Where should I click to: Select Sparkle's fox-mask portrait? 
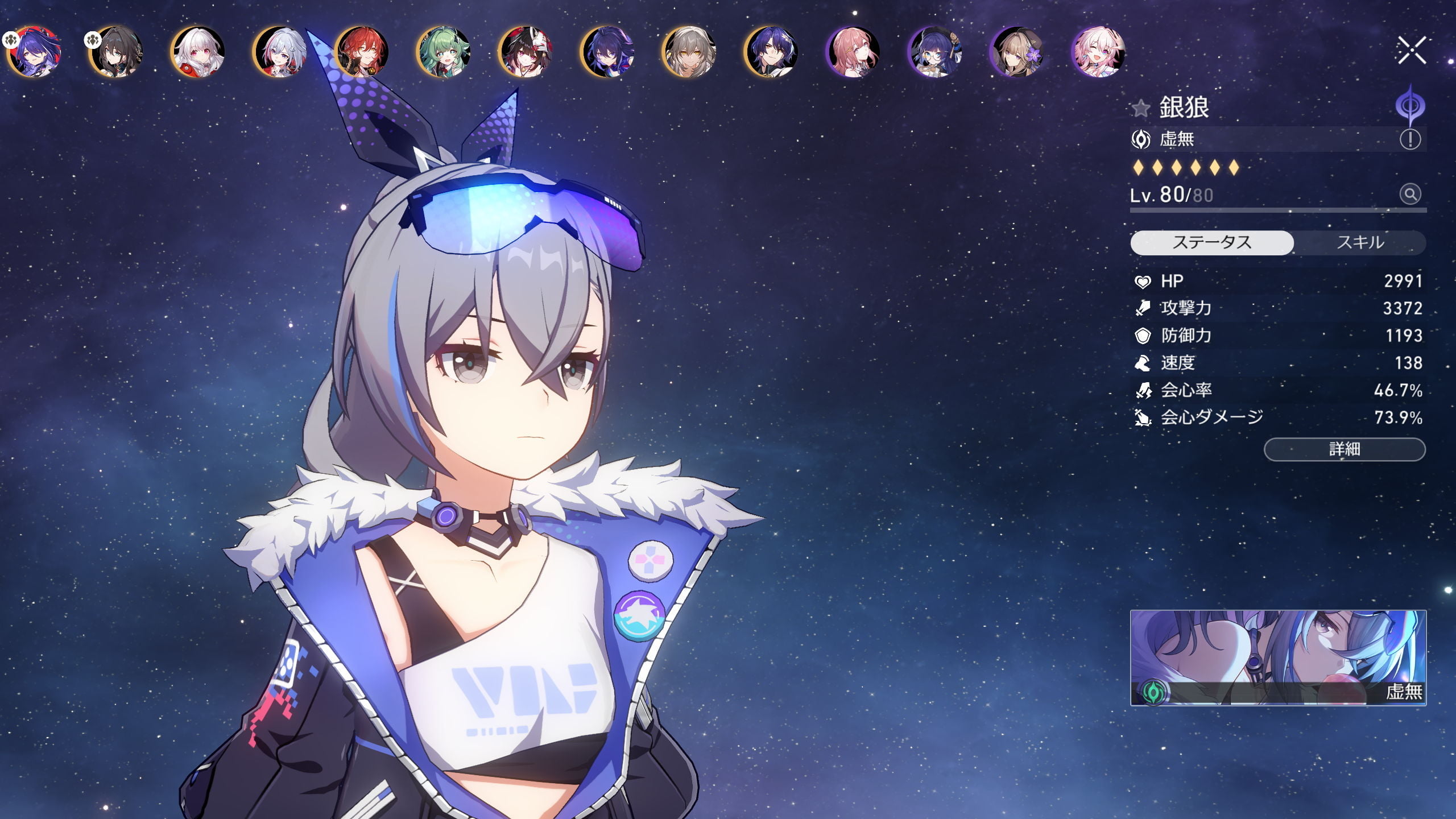tap(526, 52)
